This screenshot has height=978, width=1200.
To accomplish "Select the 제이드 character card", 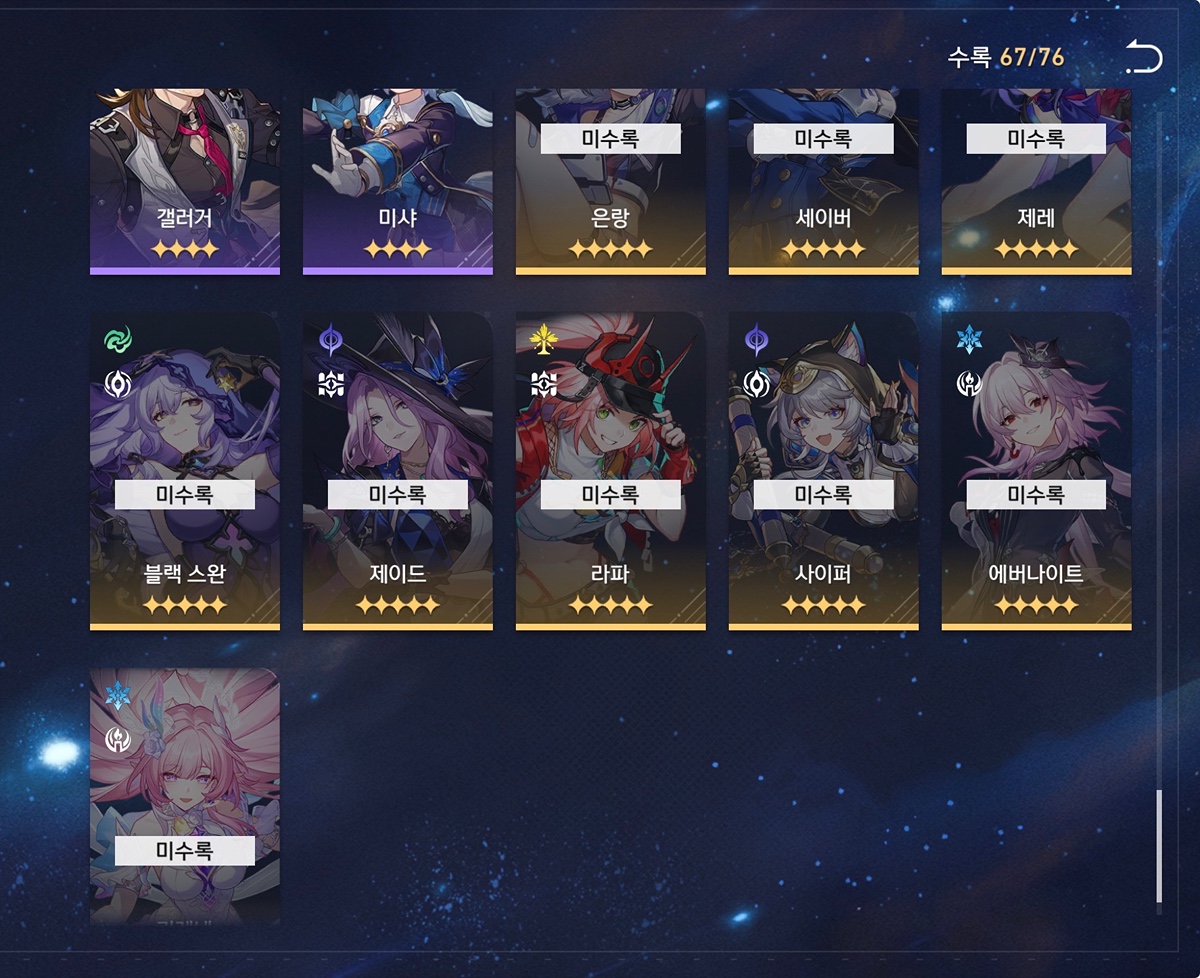I will [398, 471].
